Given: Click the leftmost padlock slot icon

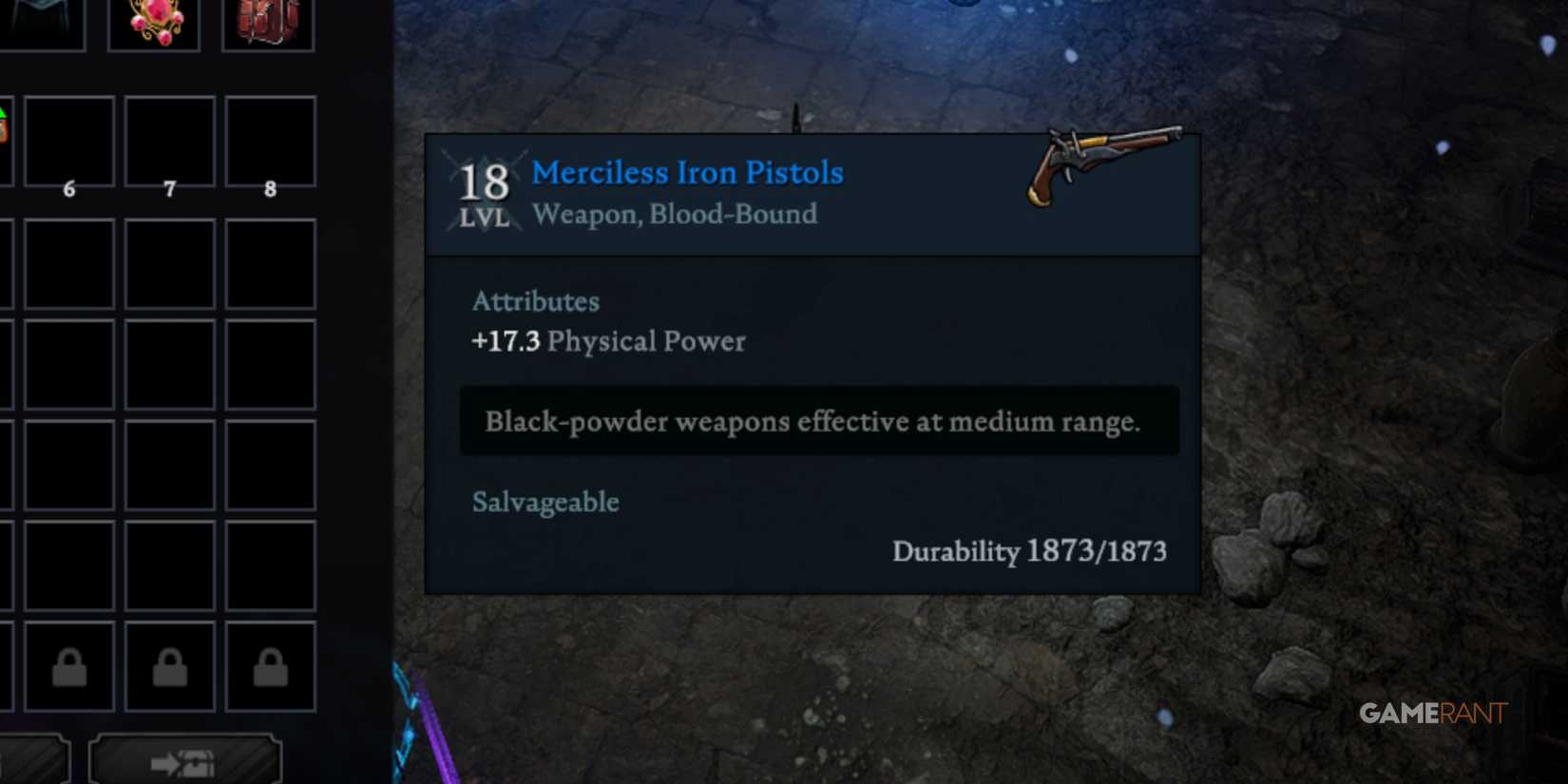Looking at the screenshot, I should 68,665.
